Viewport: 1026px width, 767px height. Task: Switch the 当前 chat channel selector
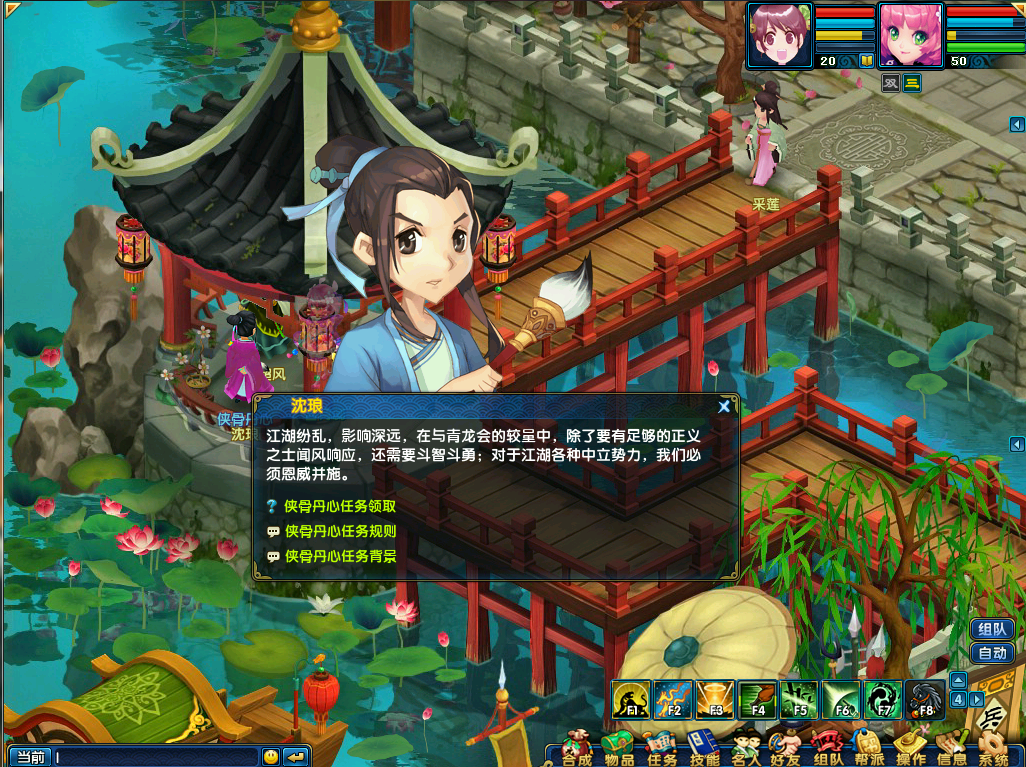coord(30,757)
